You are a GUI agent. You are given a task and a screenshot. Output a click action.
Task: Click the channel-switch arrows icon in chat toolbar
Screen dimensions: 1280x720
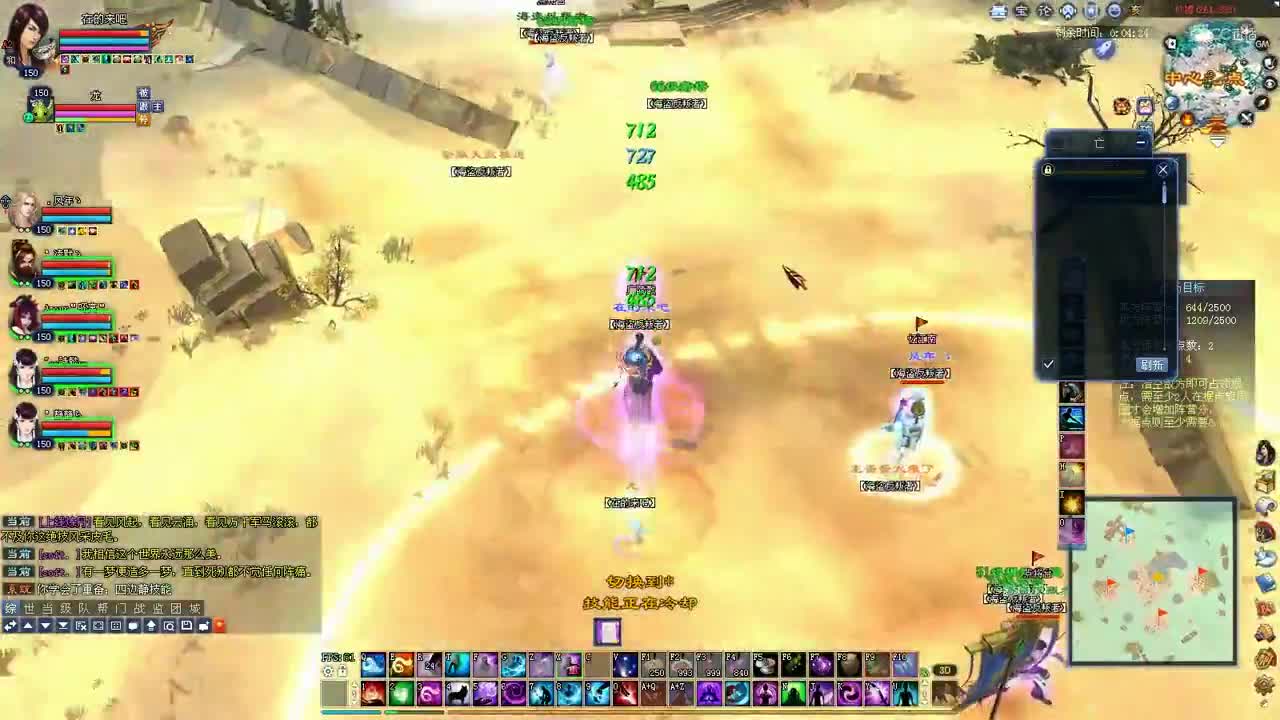click(x=10, y=625)
